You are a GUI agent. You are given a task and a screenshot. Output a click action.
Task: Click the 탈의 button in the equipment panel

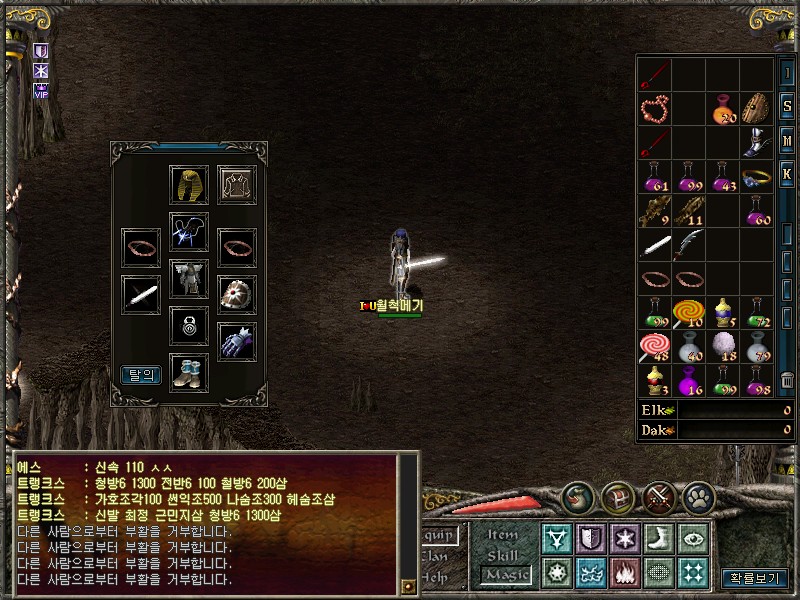141,375
